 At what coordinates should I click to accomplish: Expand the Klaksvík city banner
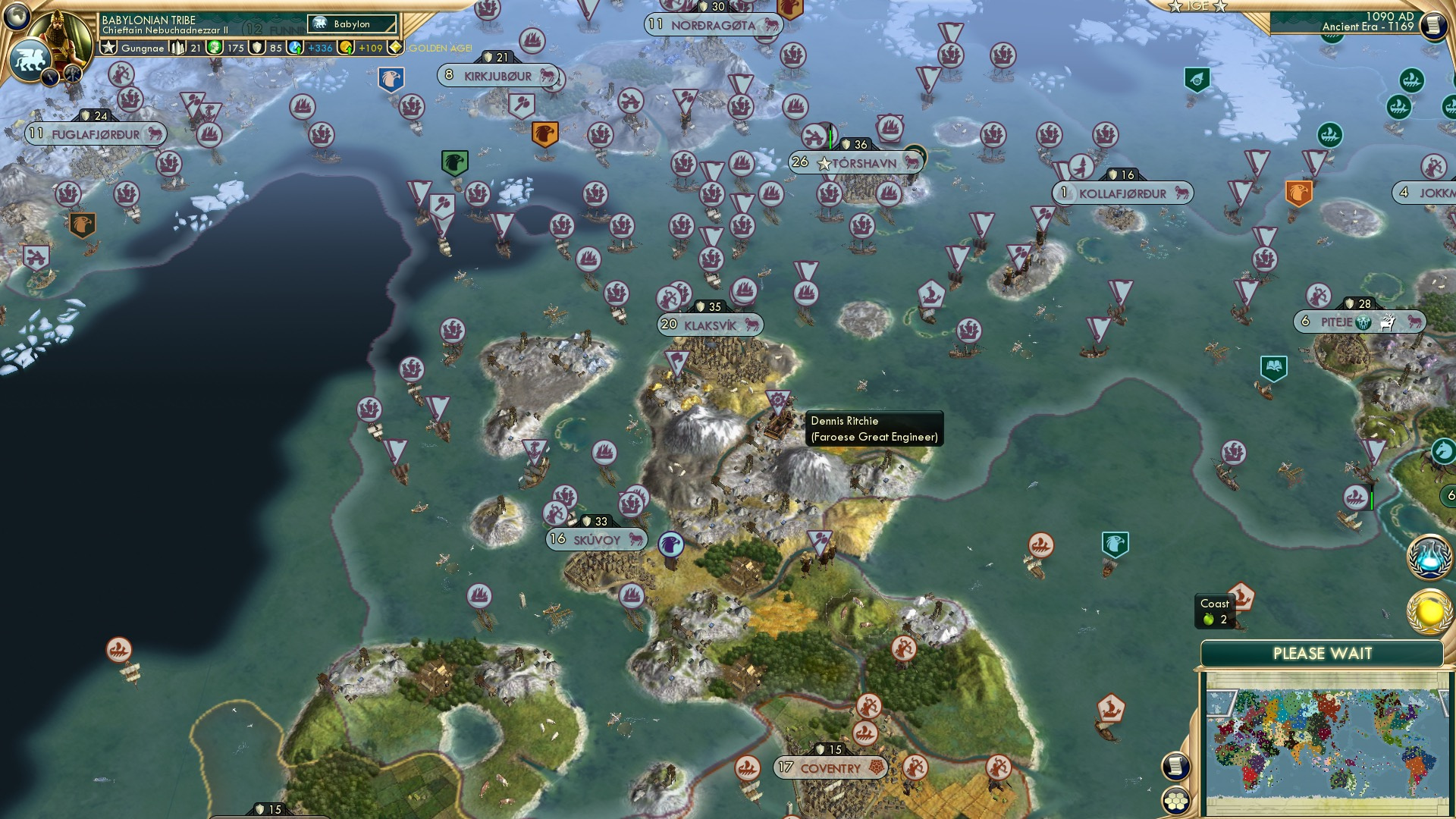click(712, 323)
